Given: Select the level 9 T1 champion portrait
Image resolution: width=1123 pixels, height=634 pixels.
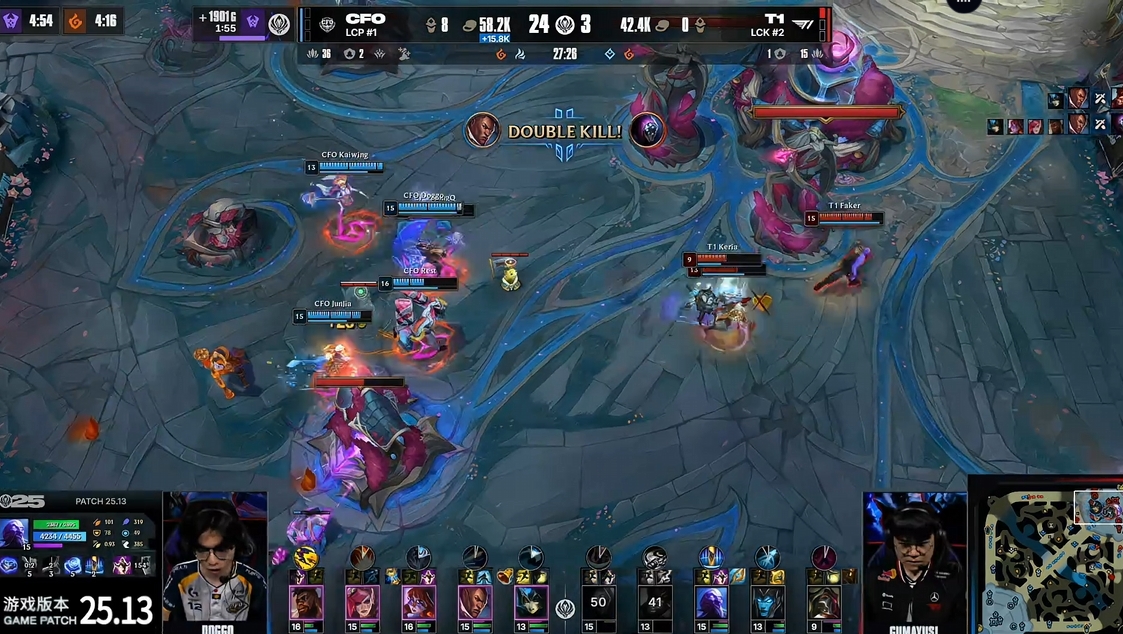Looking at the screenshot, I should pyautogui.click(x=824, y=602).
